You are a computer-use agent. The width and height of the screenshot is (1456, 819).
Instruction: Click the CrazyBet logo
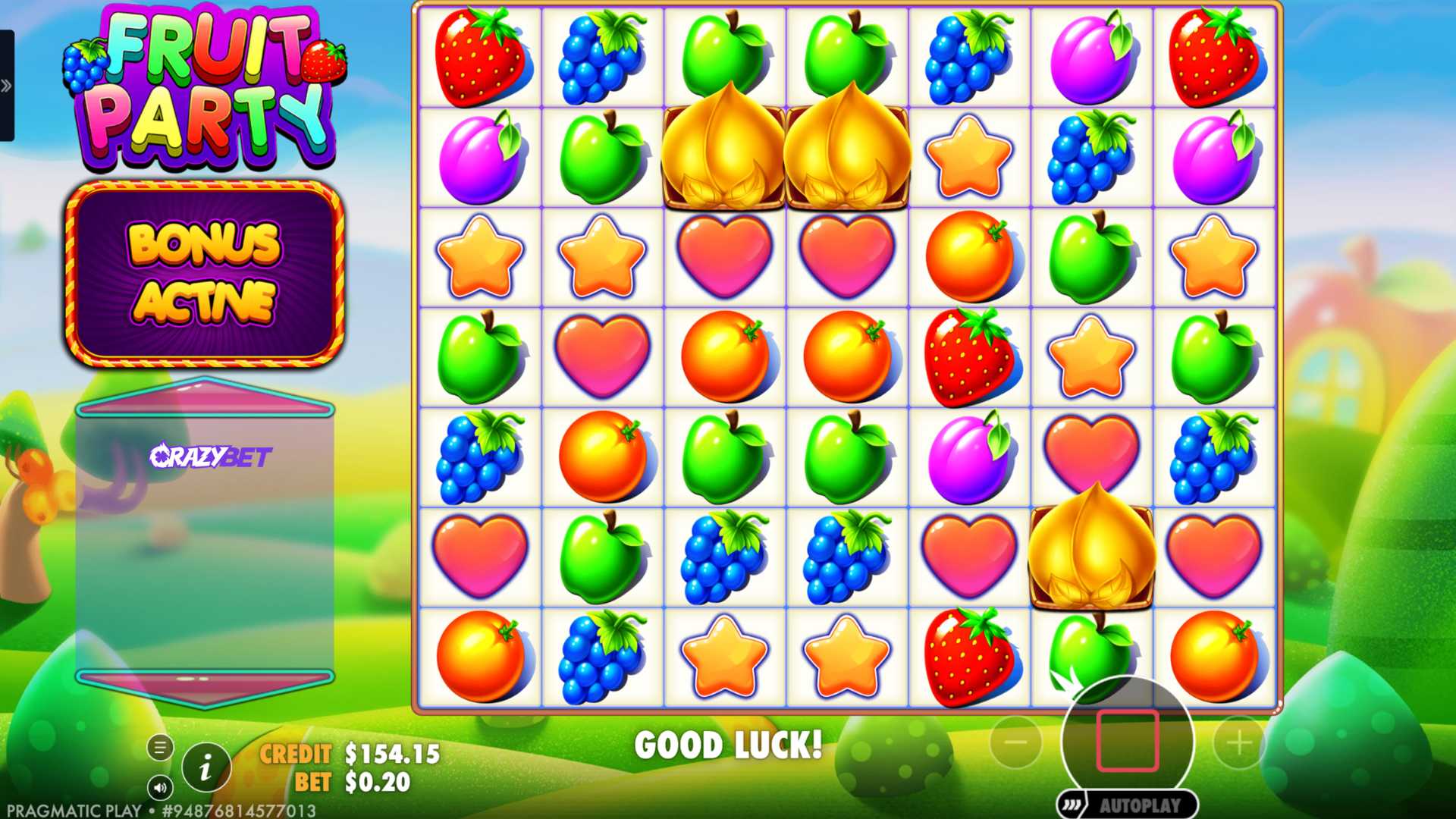click(x=210, y=456)
